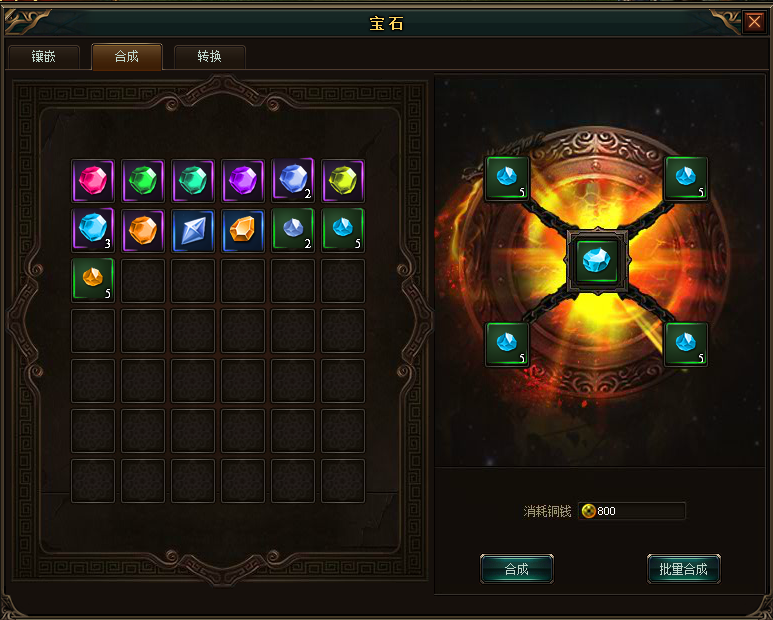Select the 合成 tab
Screen dimensions: 773x620
127,57
